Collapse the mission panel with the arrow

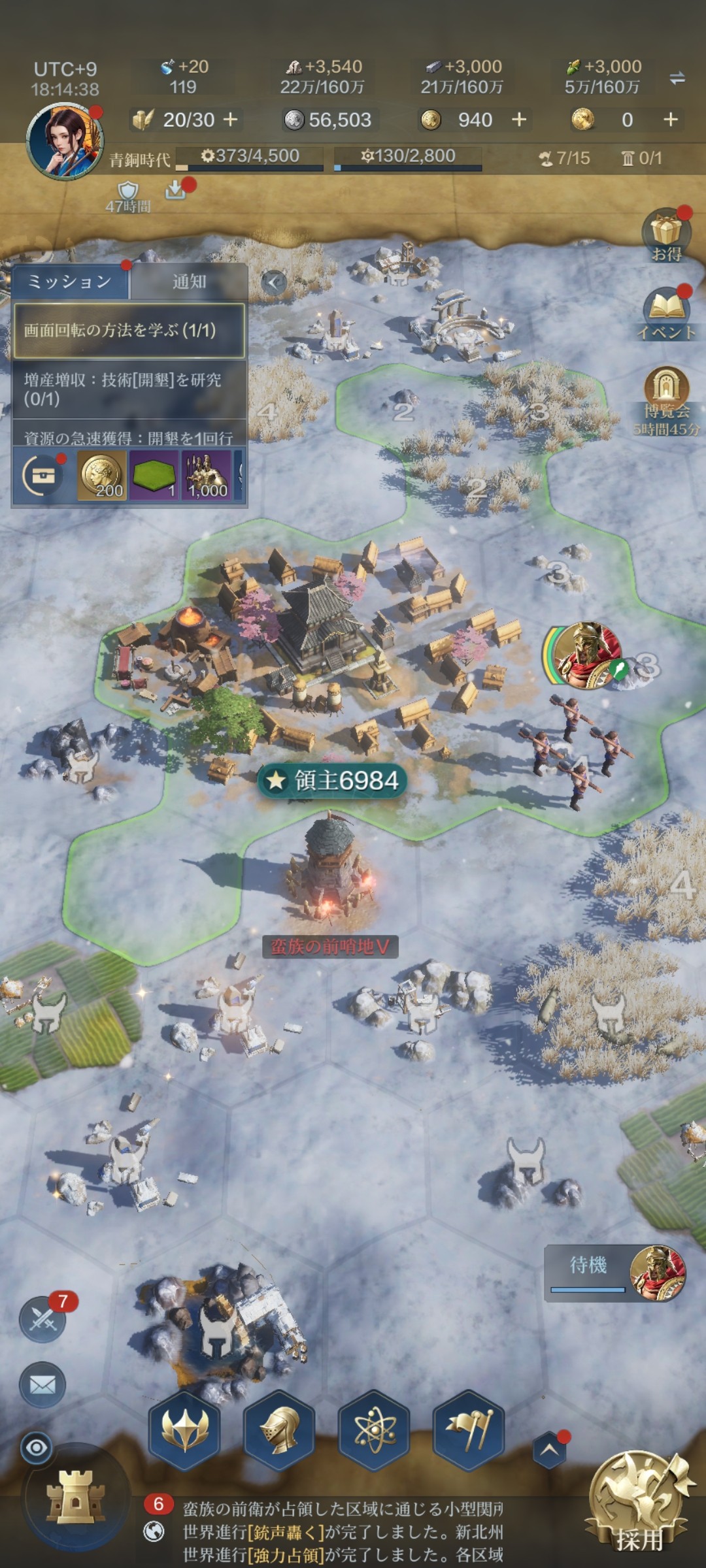click(x=274, y=282)
